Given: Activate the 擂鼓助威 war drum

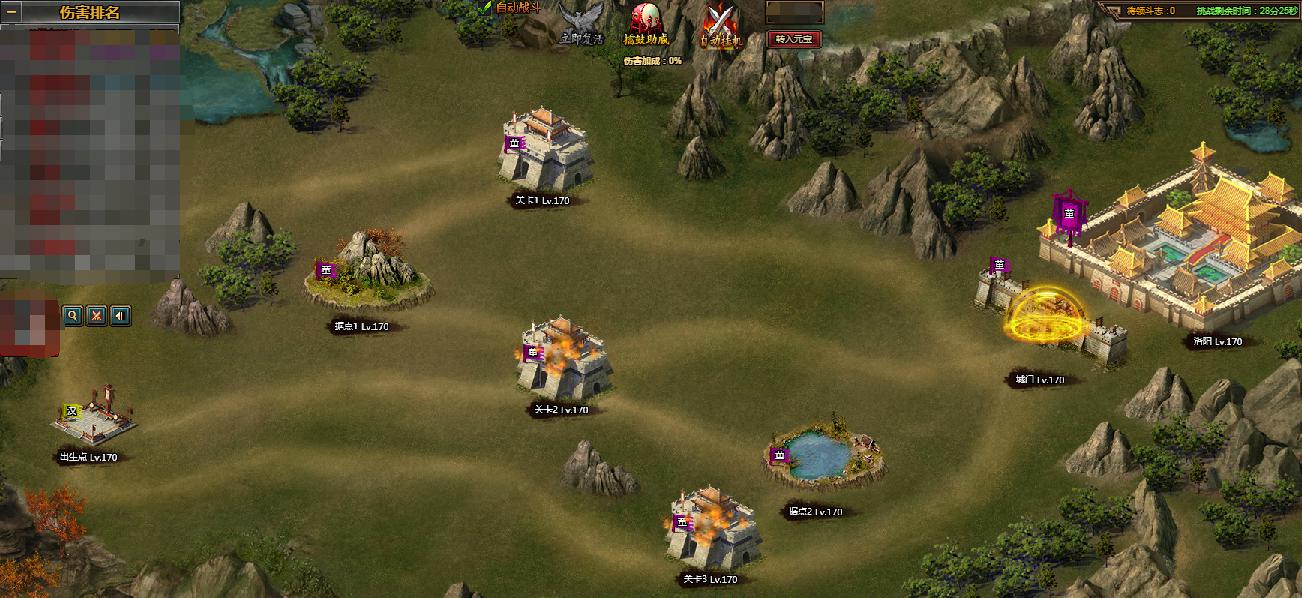Looking at the screenshot, I should pyautogui.click(x=646, y=23).
